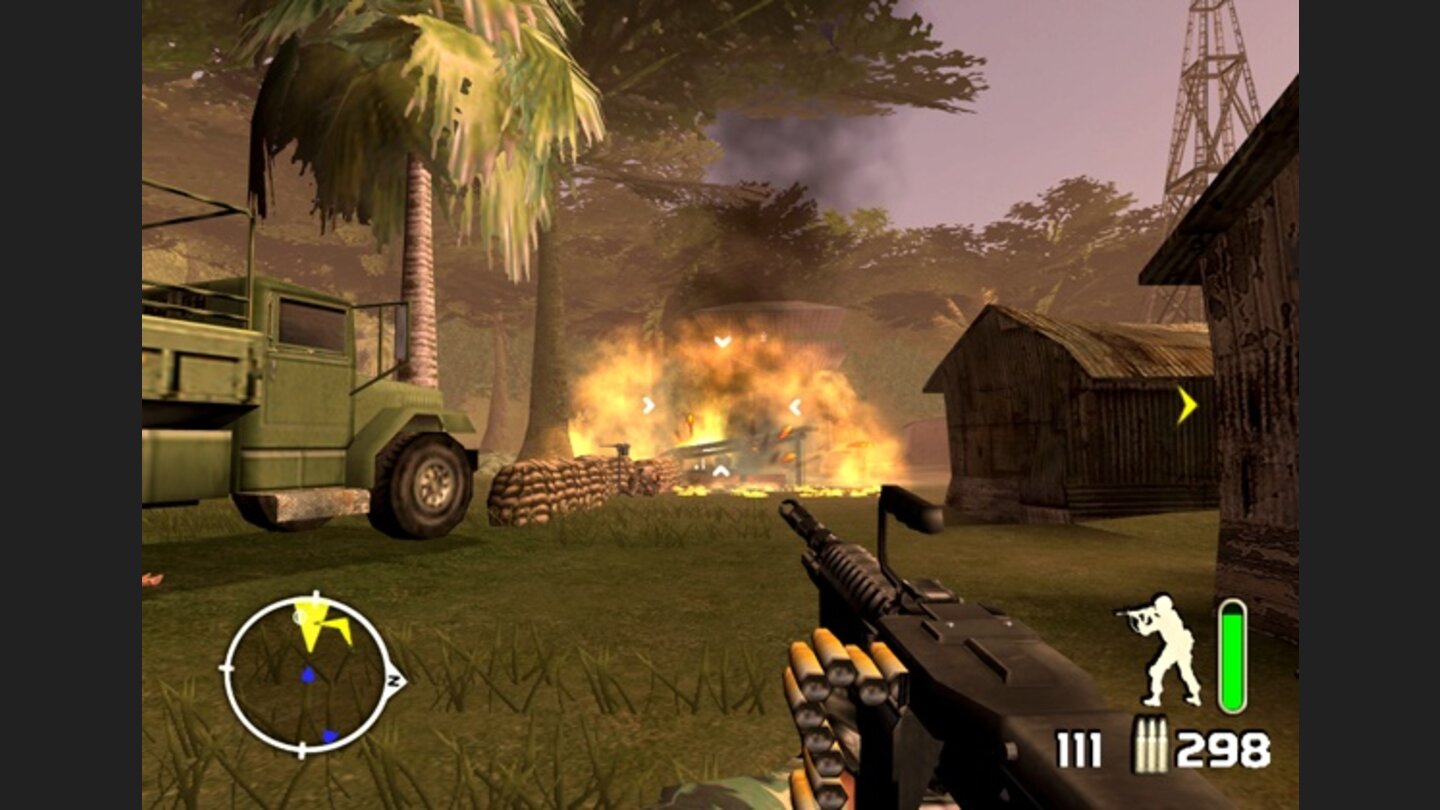Click the right-facing chevron near the burning hut

point(795,405)
